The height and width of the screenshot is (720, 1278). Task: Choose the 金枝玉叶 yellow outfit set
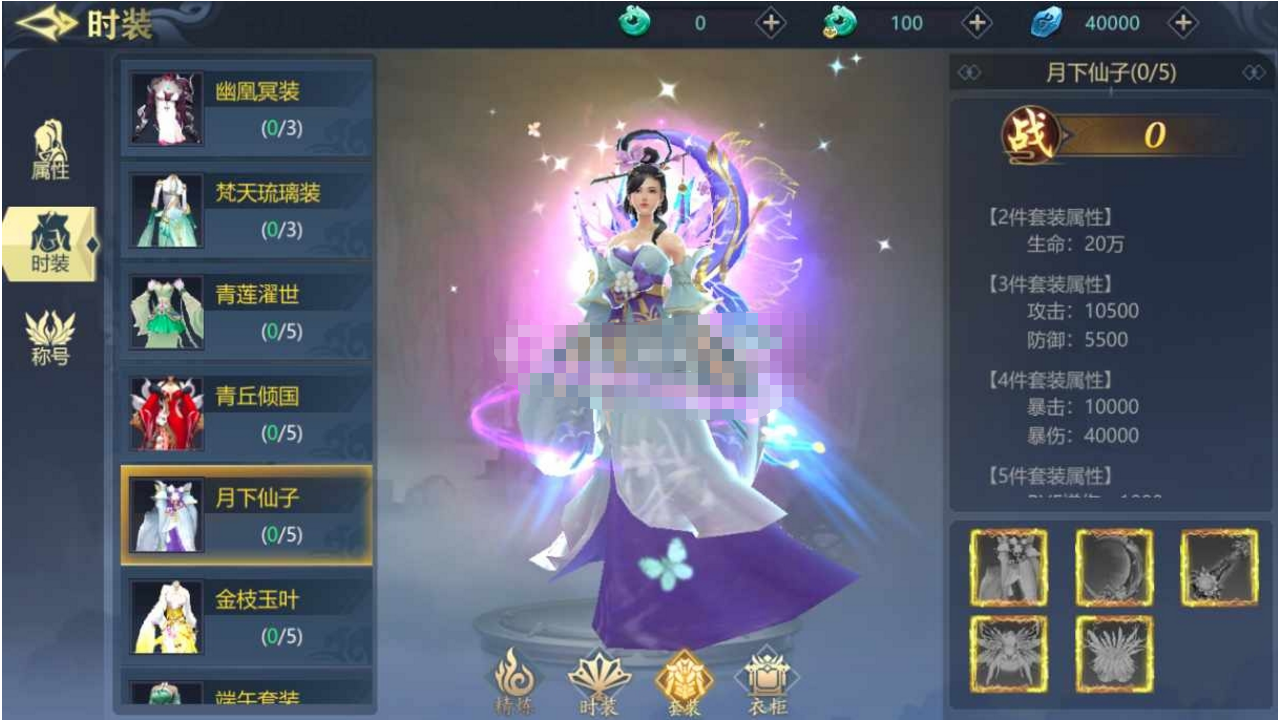[247, 617]
